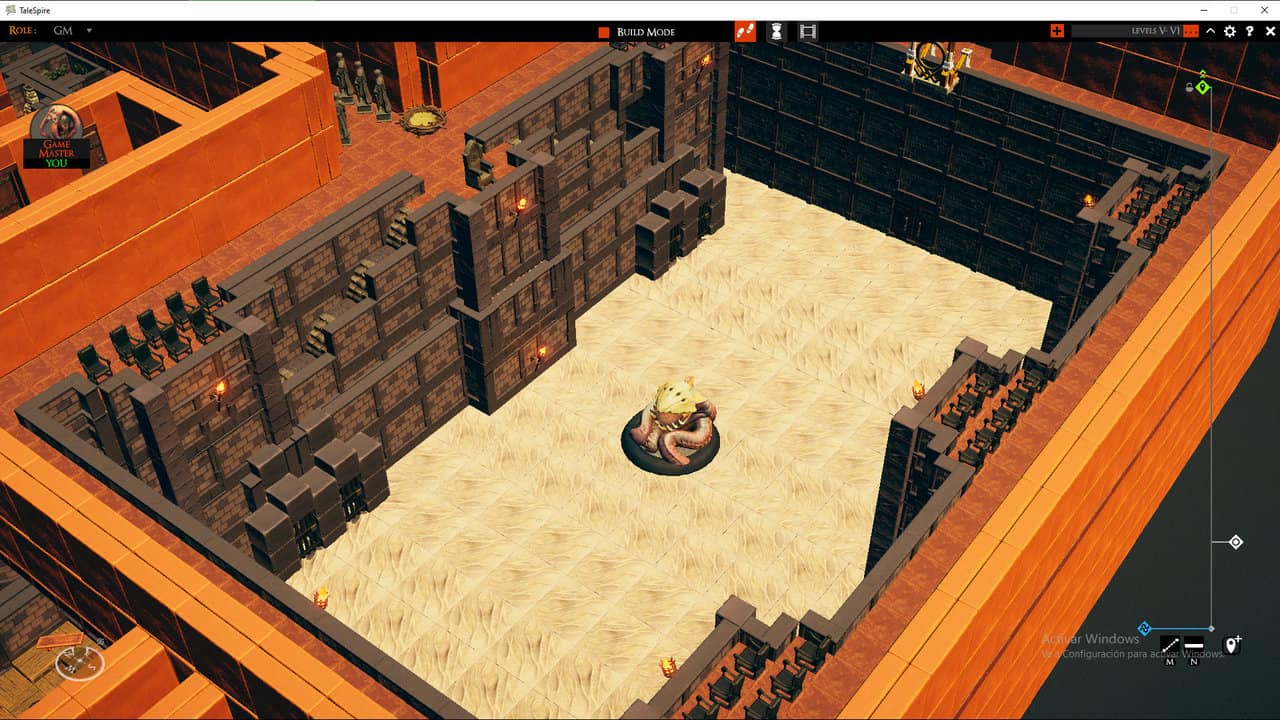
Task: Collapse the levels panel with the chevron
Action: [x=1210, y=30]
